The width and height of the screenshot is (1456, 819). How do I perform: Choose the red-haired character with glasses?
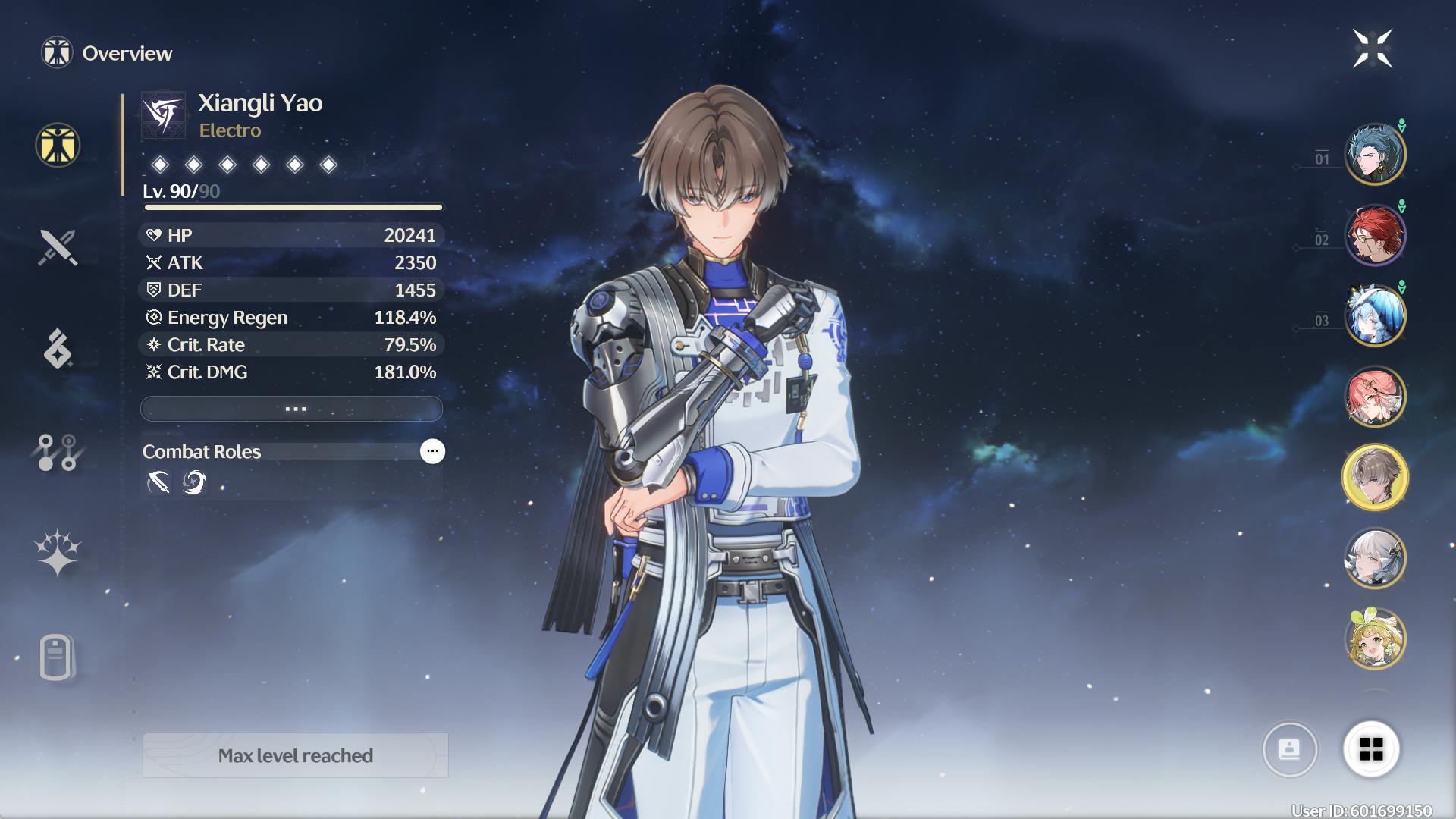[1375, 235]
